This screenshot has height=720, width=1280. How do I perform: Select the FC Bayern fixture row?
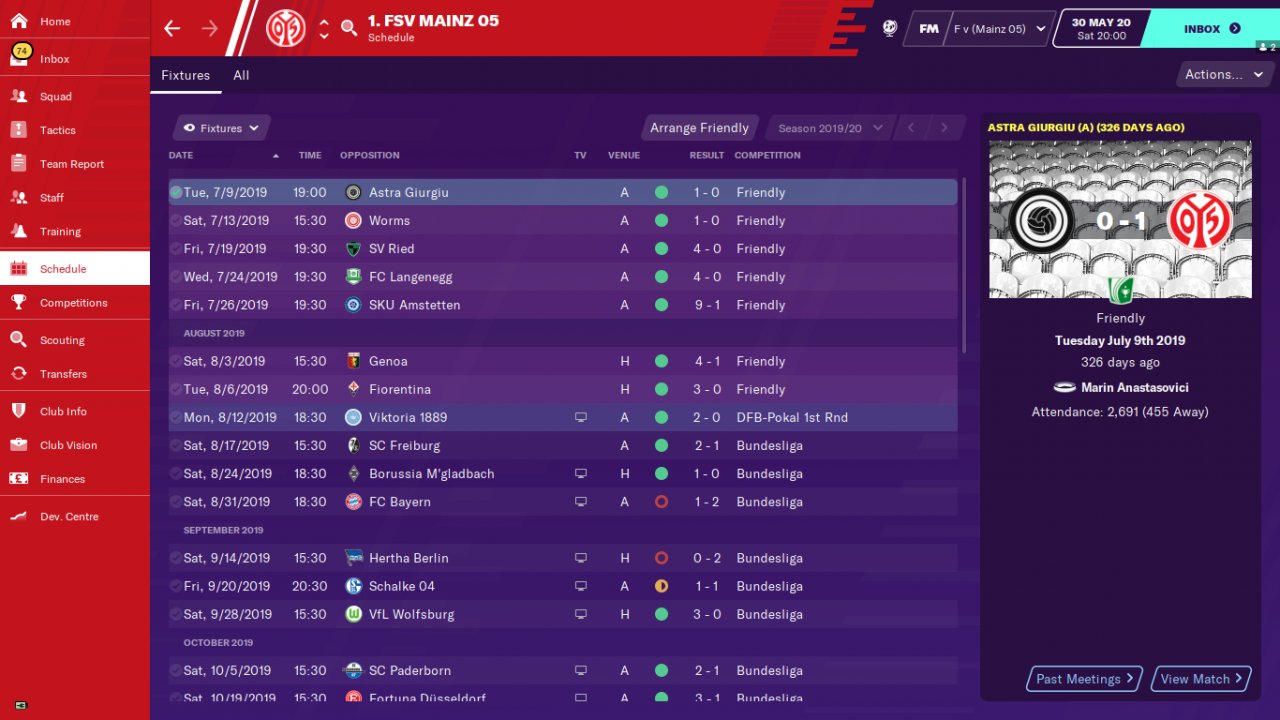point(562,502)
